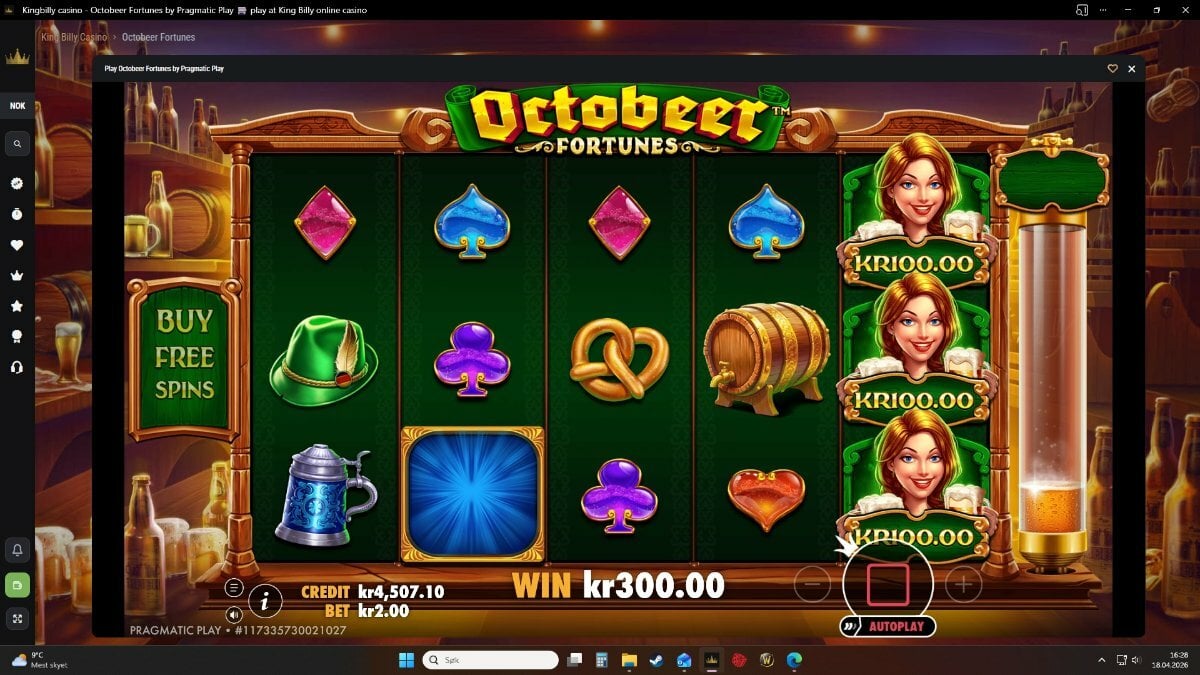Image resolution: width=1200 pixels, height=675 pixels.
Task: Click the Windows Start button on the taskbar
Action: click(x=406, y=660)
